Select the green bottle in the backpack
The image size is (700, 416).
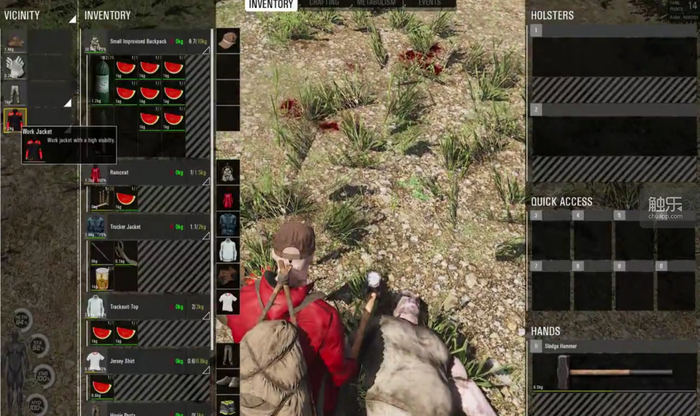coord(100,78)
